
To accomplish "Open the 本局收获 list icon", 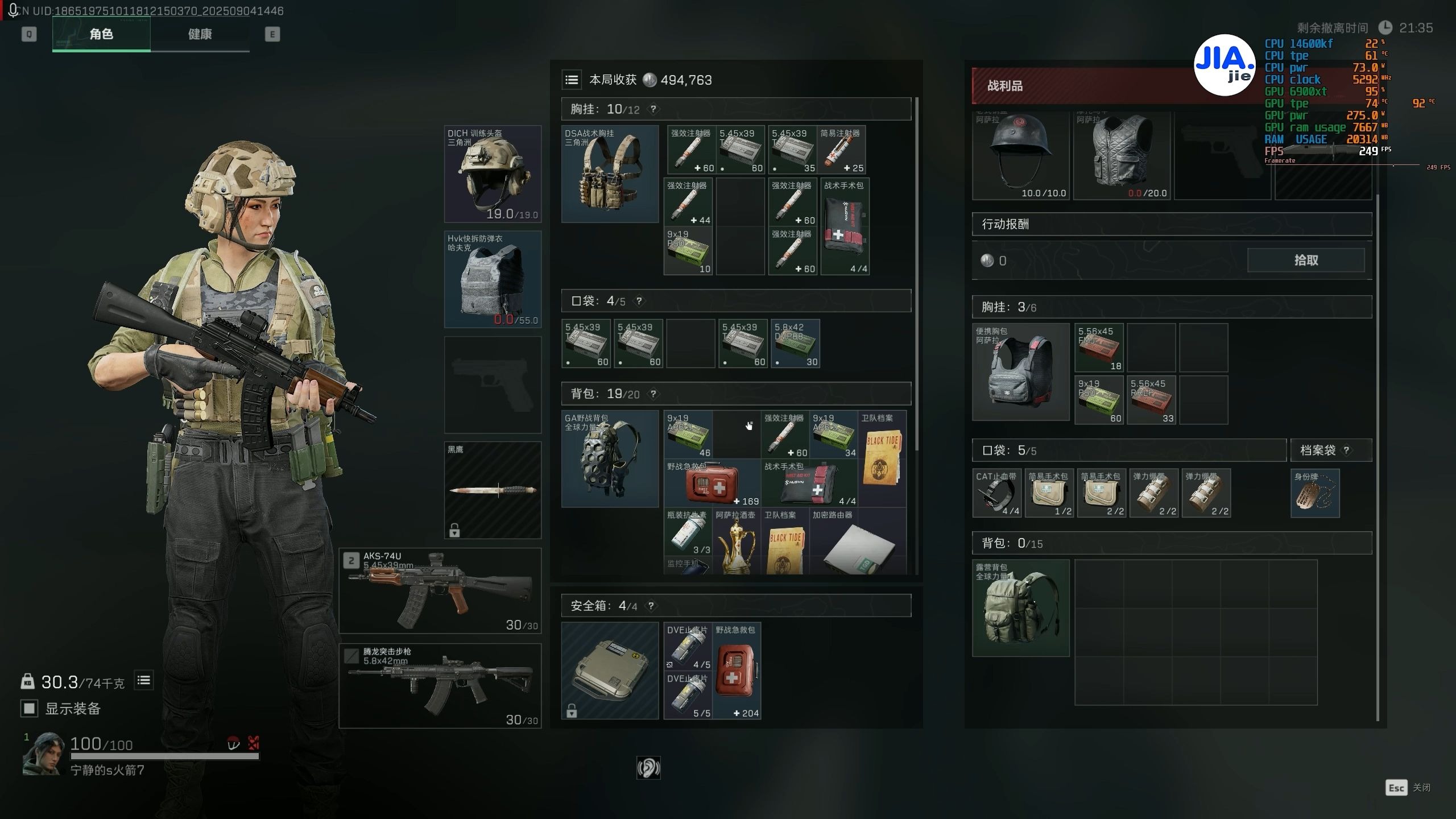I will coord(572,80).
